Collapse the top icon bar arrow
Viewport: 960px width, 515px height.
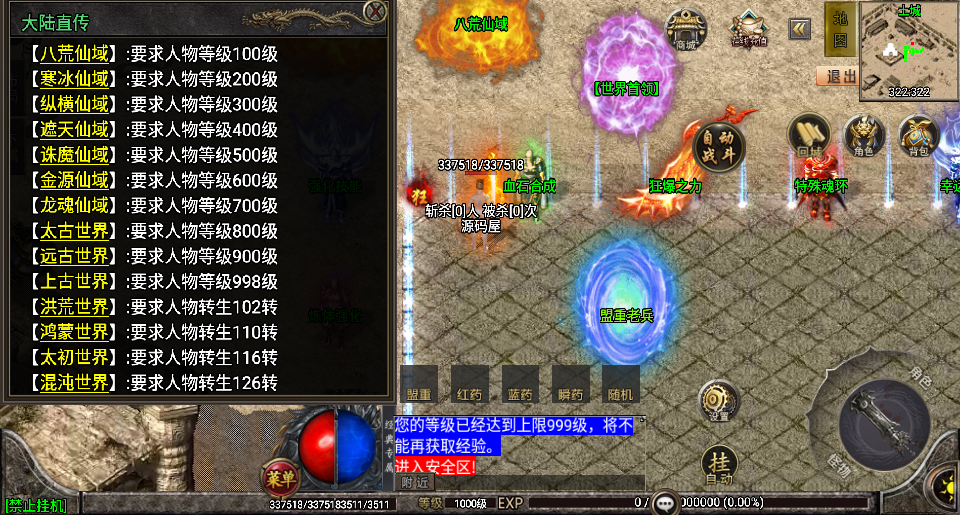point(799,29)
